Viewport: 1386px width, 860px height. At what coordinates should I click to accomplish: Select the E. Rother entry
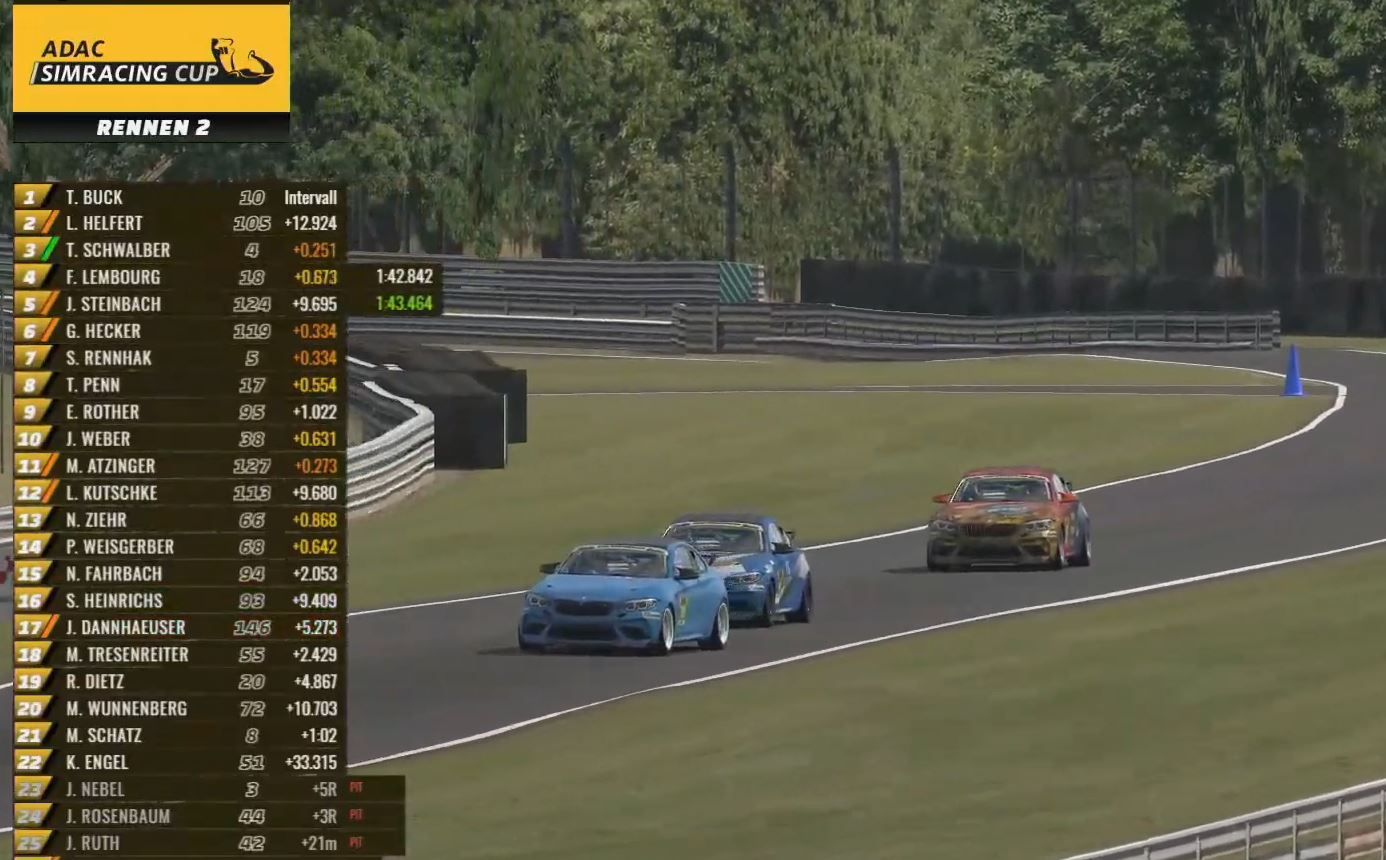tap(180, 412)
